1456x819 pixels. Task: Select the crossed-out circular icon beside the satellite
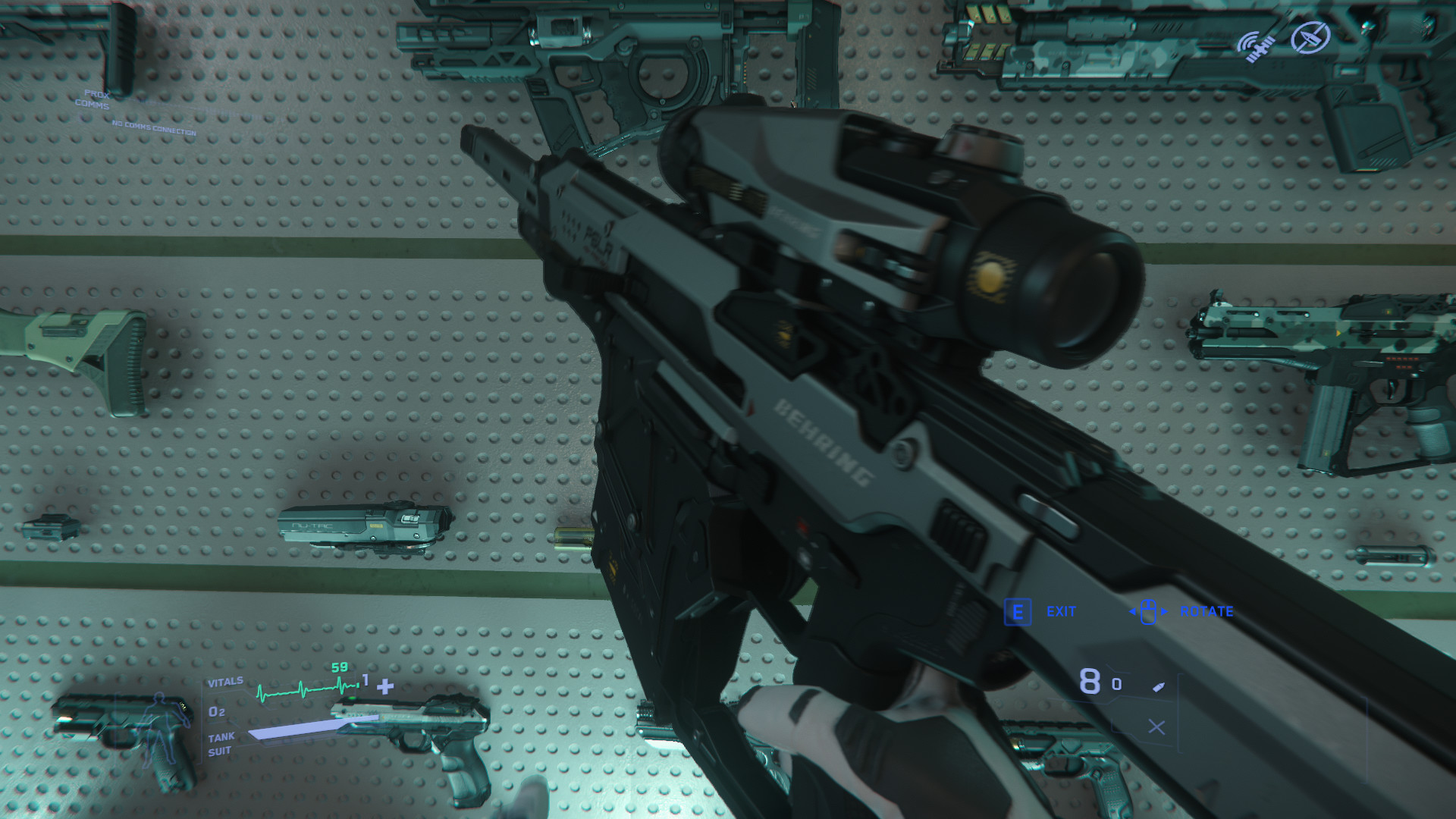(1310, 37)
